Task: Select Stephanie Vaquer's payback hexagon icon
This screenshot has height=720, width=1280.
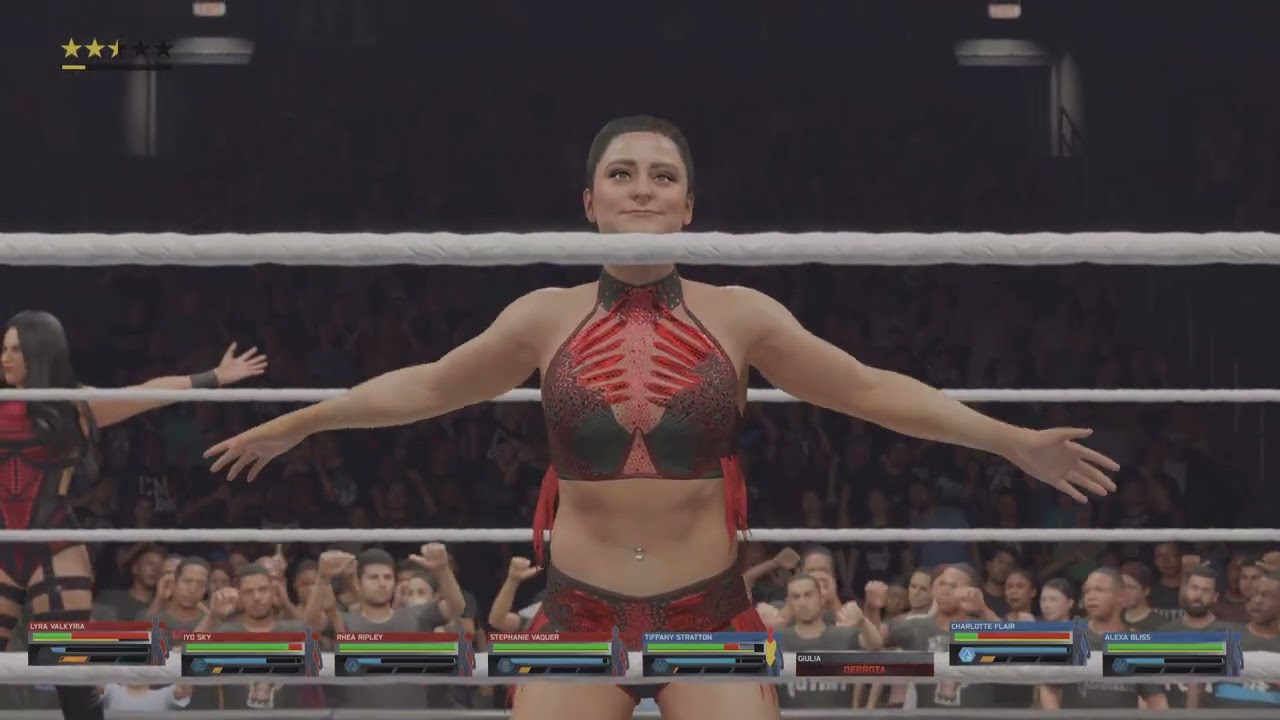Action: tap(504, 666)
